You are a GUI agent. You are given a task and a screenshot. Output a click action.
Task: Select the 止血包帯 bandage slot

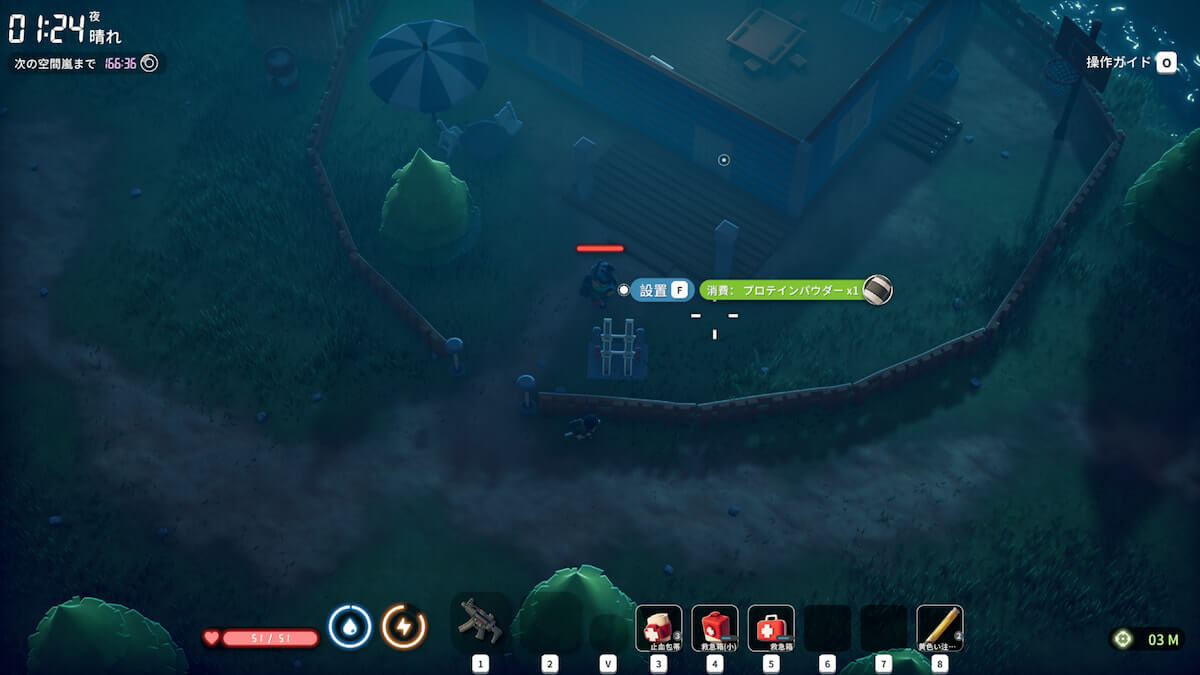click(x=659, y=627)
